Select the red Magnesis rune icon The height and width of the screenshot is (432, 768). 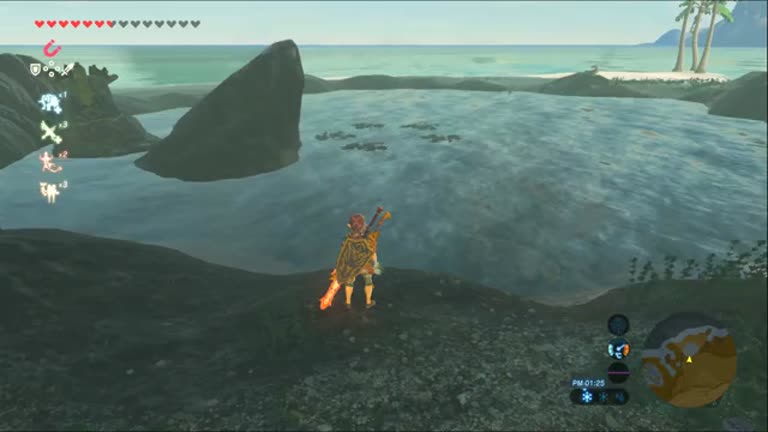tap(51, 48)
